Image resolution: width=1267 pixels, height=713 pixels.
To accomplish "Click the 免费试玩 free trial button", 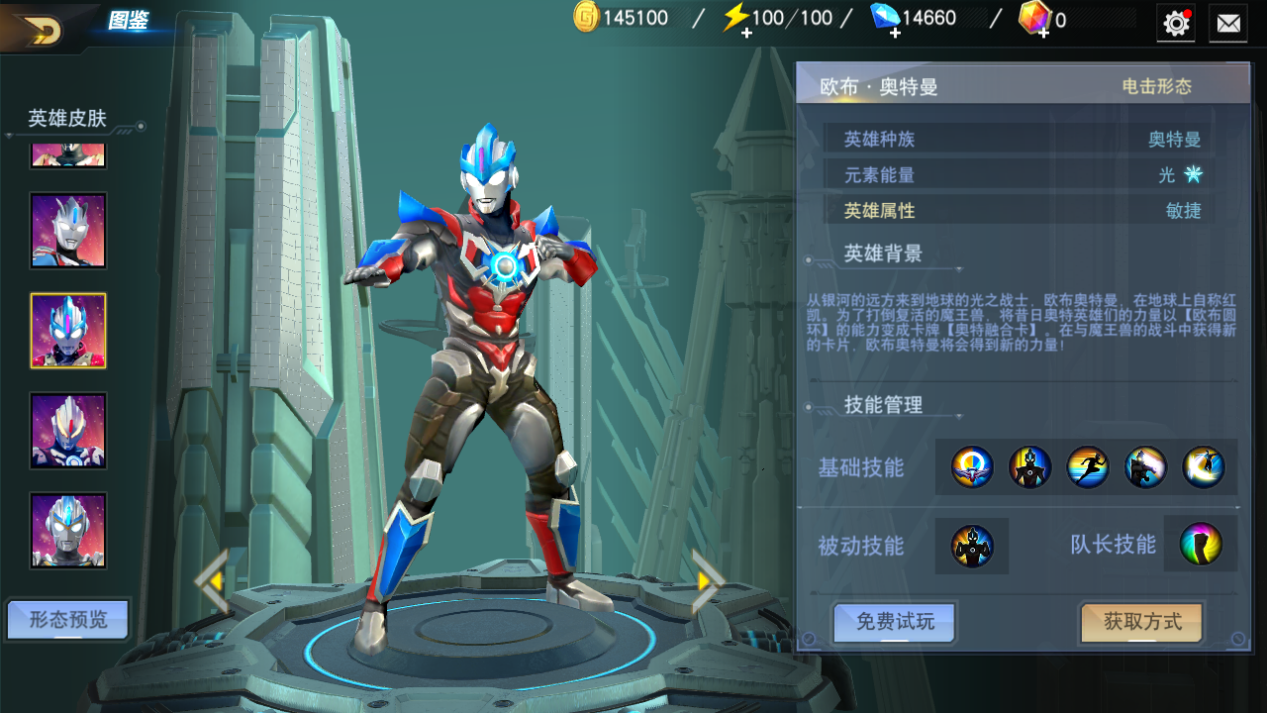I will pos(894,622).
